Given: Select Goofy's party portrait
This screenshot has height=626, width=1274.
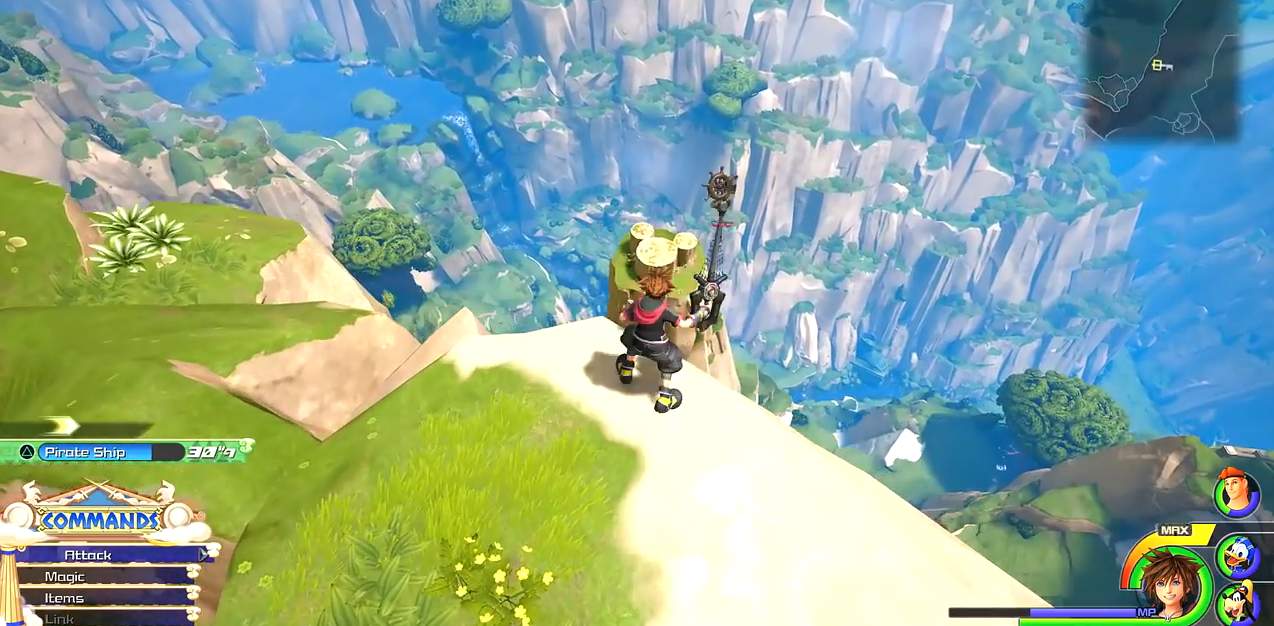Looking at the screenshot, I should pyautogui.click(x=1237, y=604).
